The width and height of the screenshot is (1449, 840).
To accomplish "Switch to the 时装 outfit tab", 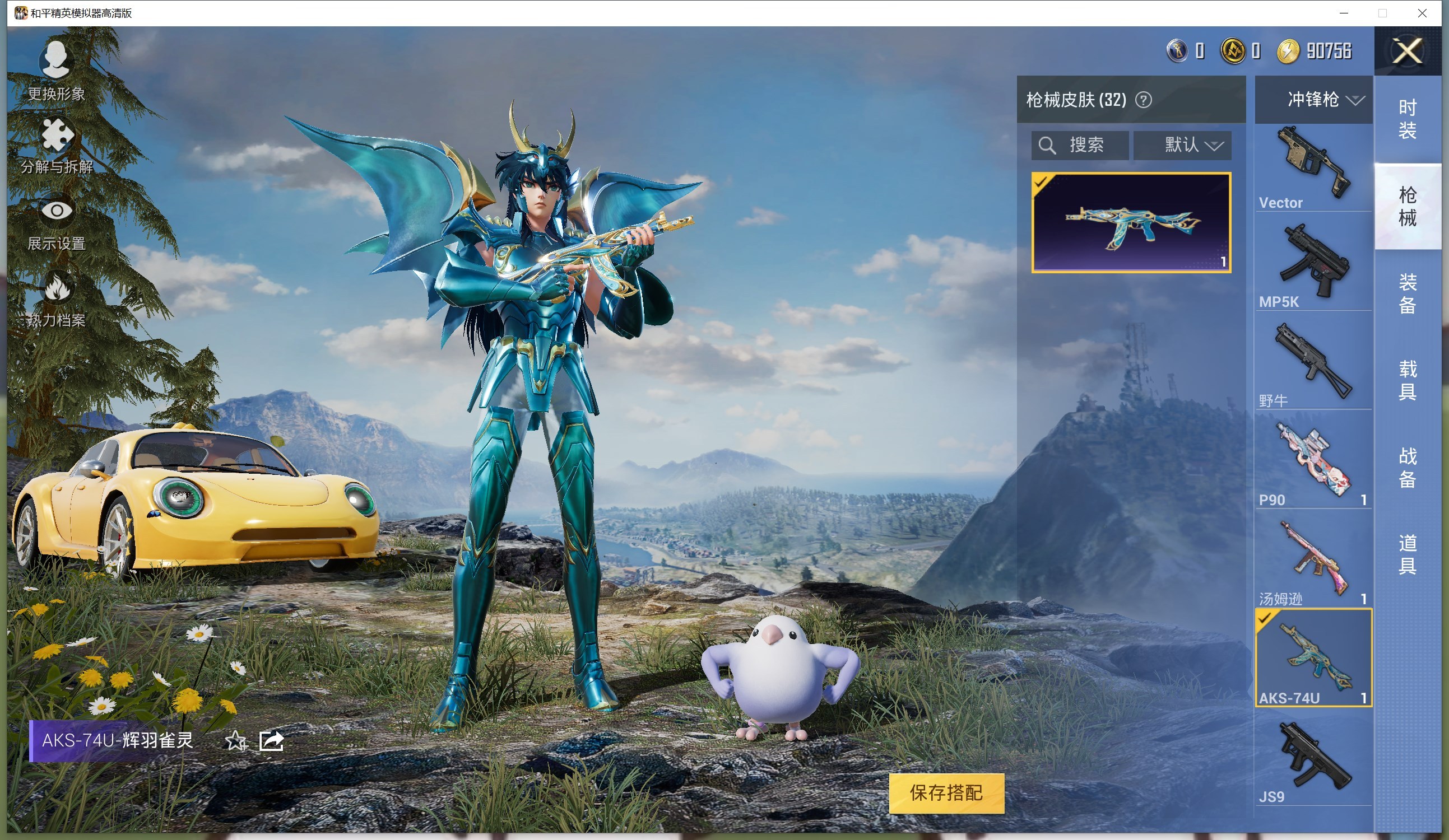I will click(x=1407, y=119).
